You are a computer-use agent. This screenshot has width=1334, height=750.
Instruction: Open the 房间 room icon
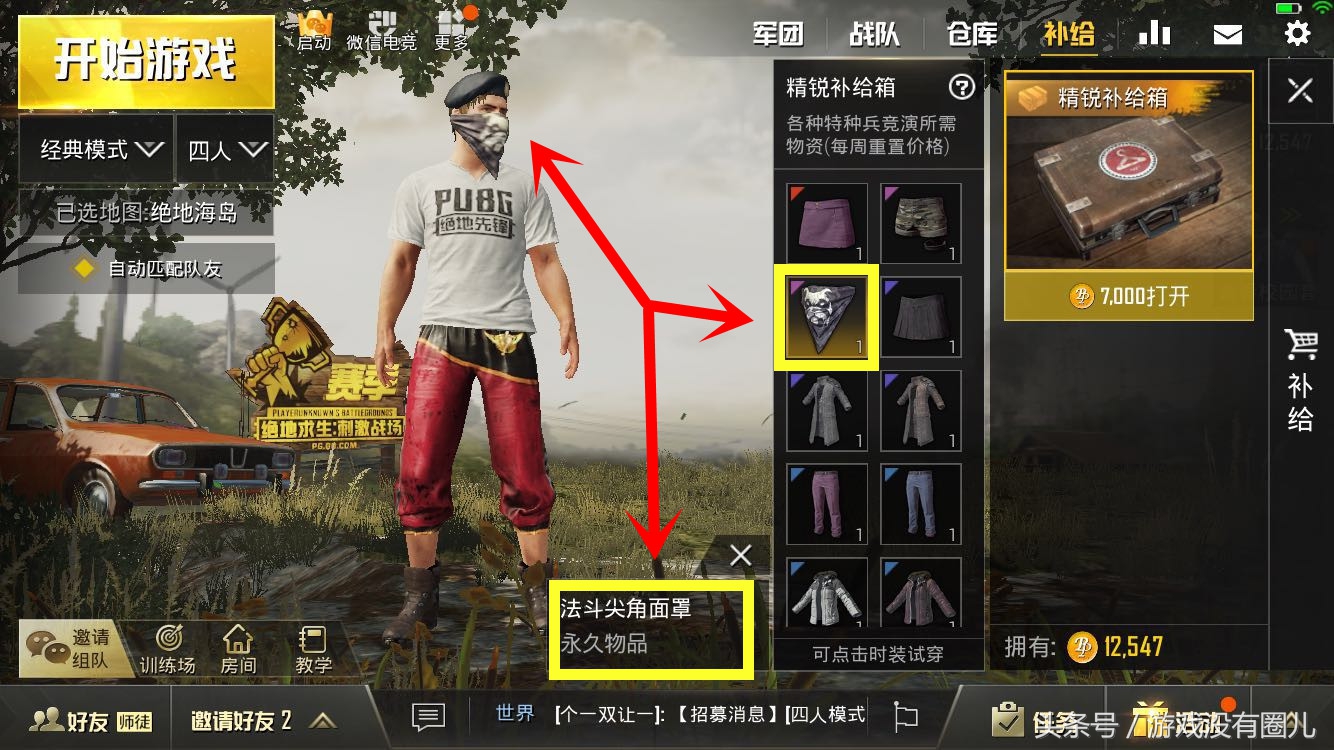240,648
